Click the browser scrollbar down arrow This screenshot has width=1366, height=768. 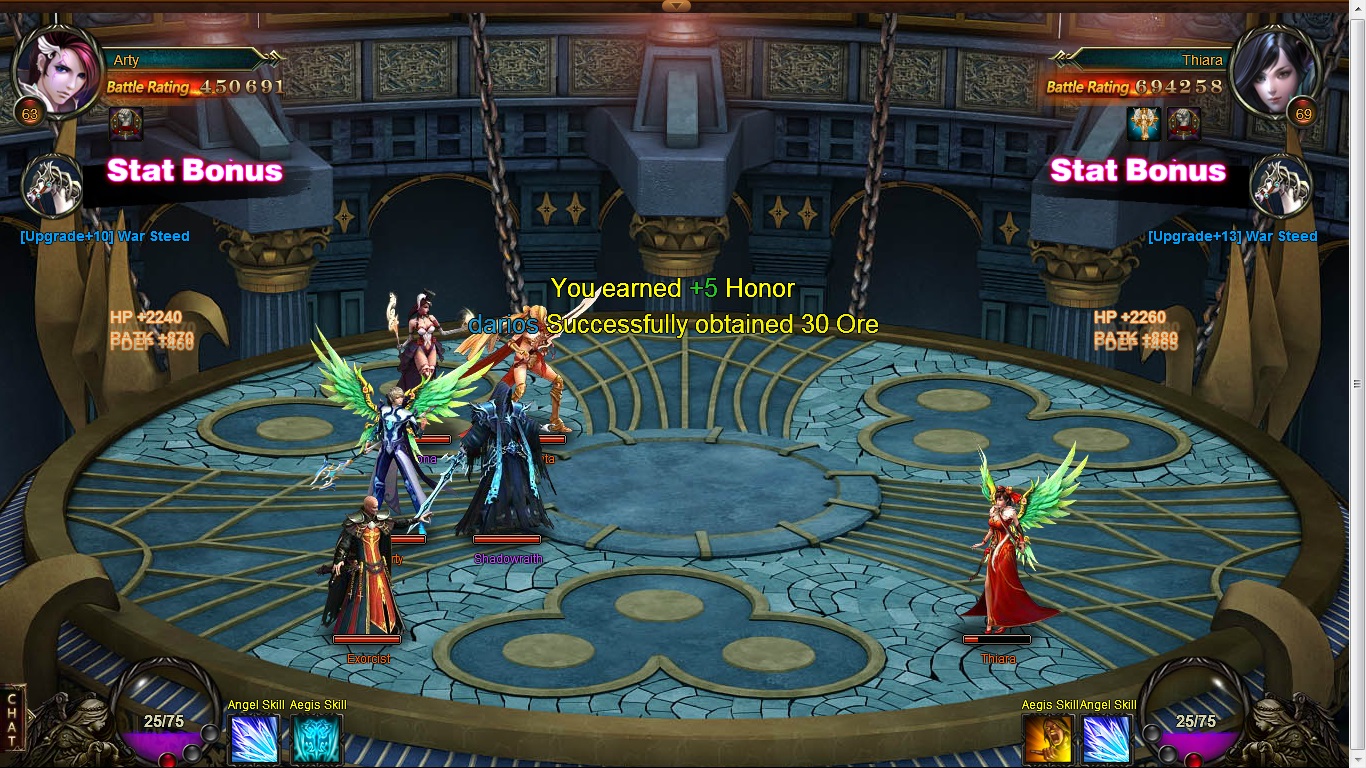(x=1357, y=759)
